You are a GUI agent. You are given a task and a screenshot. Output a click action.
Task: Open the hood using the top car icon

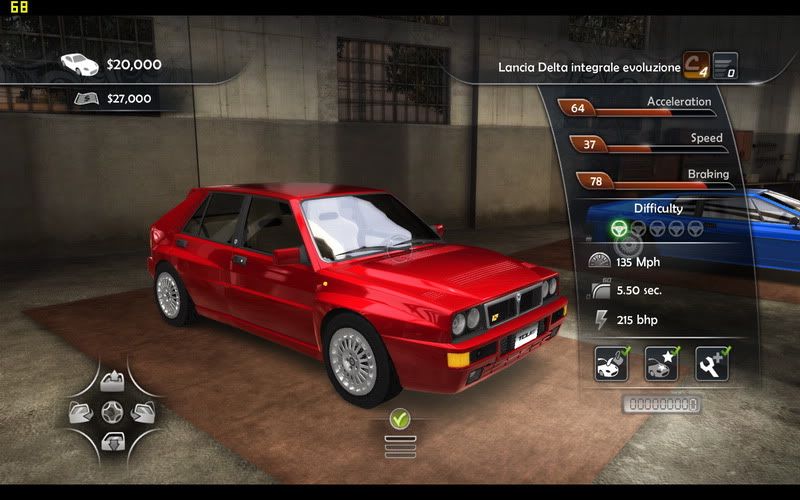[113, 383]
